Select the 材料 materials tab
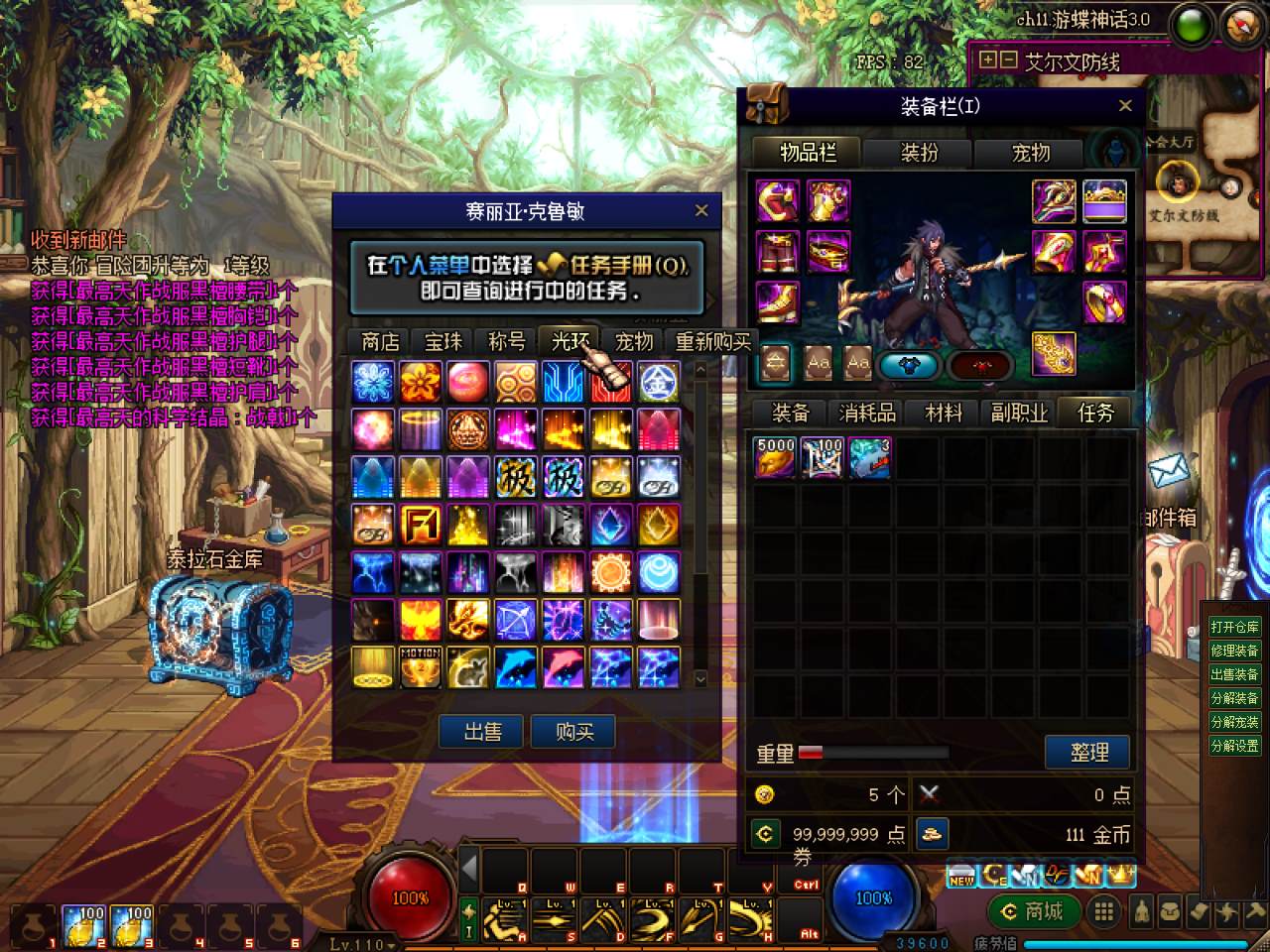 (x=944, y=413)
